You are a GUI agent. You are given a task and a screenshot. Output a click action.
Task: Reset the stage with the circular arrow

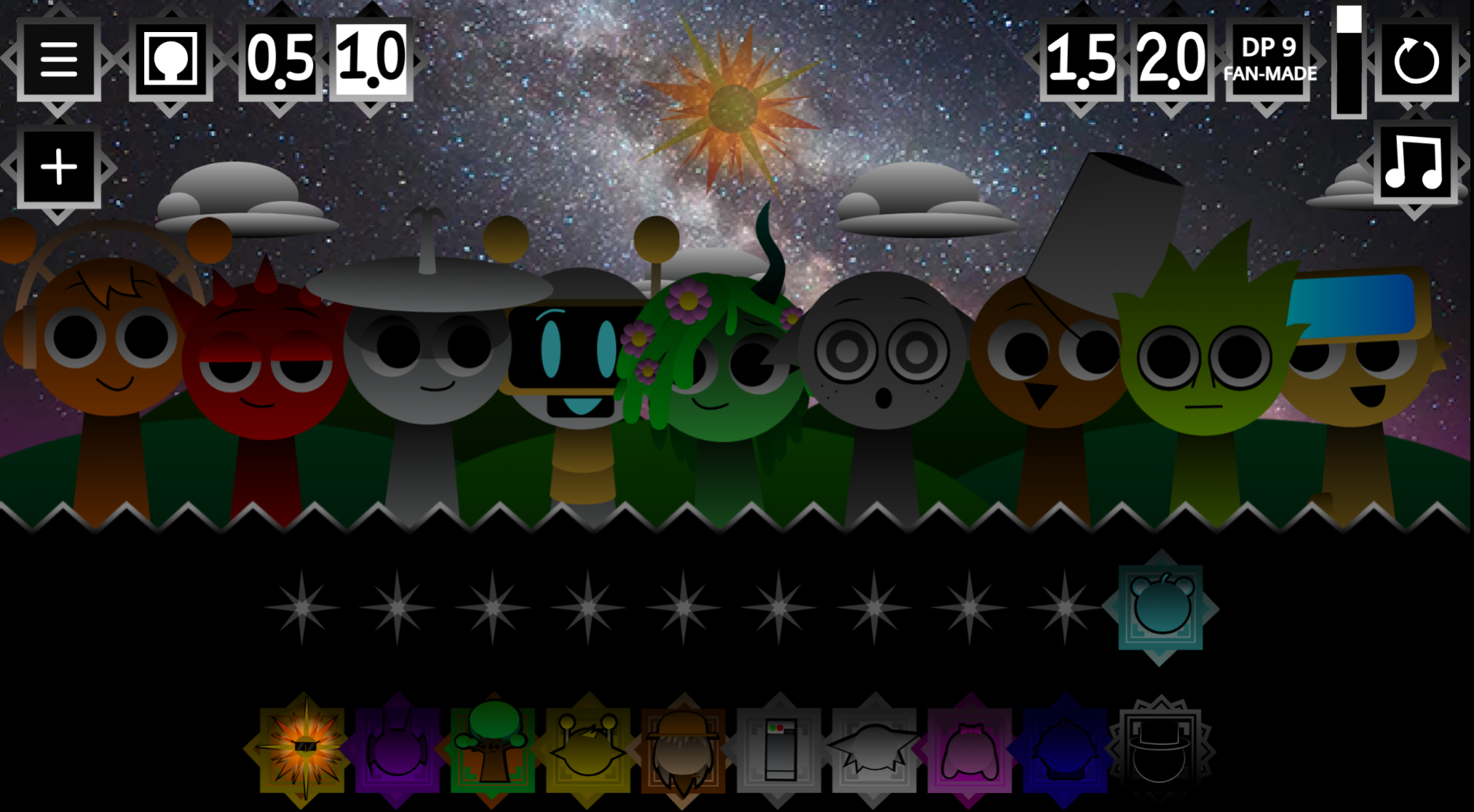click(x=1416, y=60)
